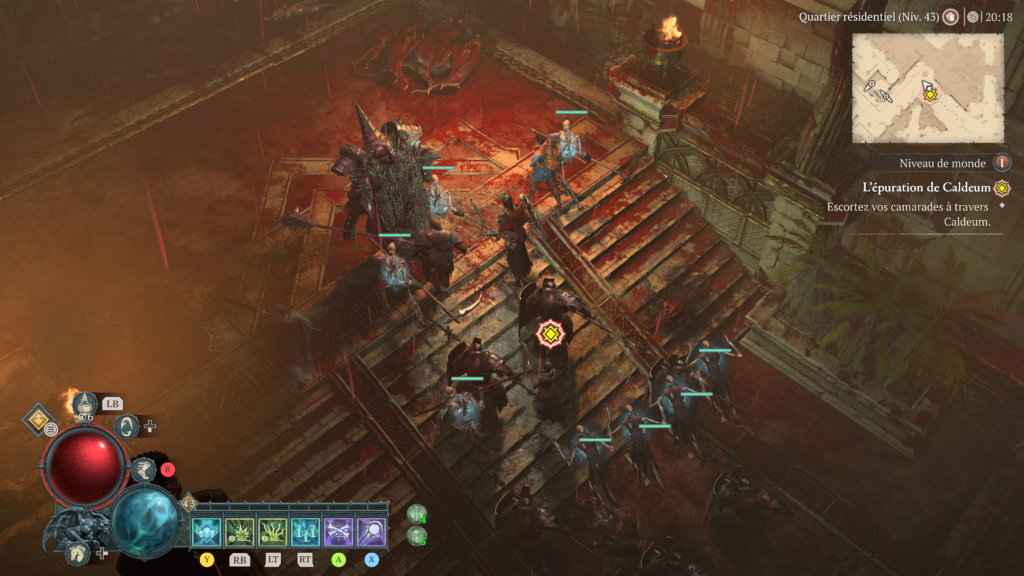
Task: Click the lower green minion status icon
Action: click(x=417, y=536)
